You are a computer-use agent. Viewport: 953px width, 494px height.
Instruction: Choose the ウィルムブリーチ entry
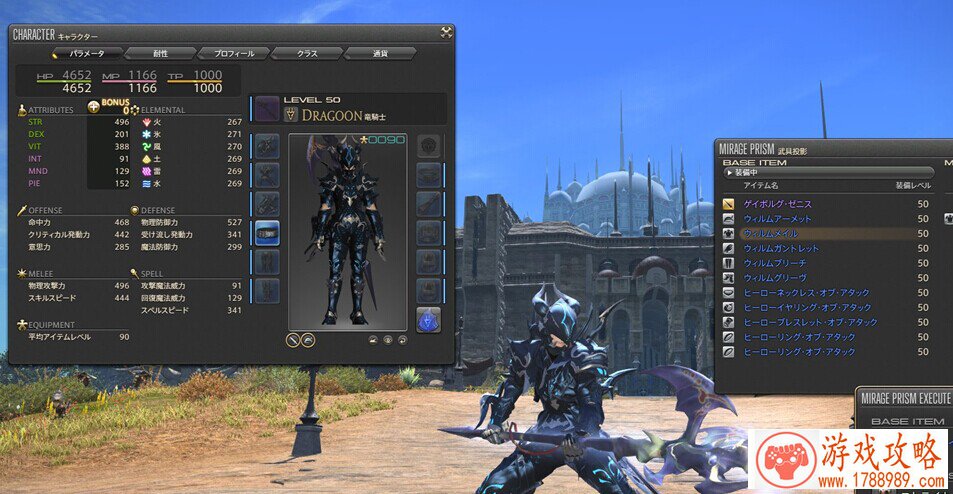[x=774, y=263]
